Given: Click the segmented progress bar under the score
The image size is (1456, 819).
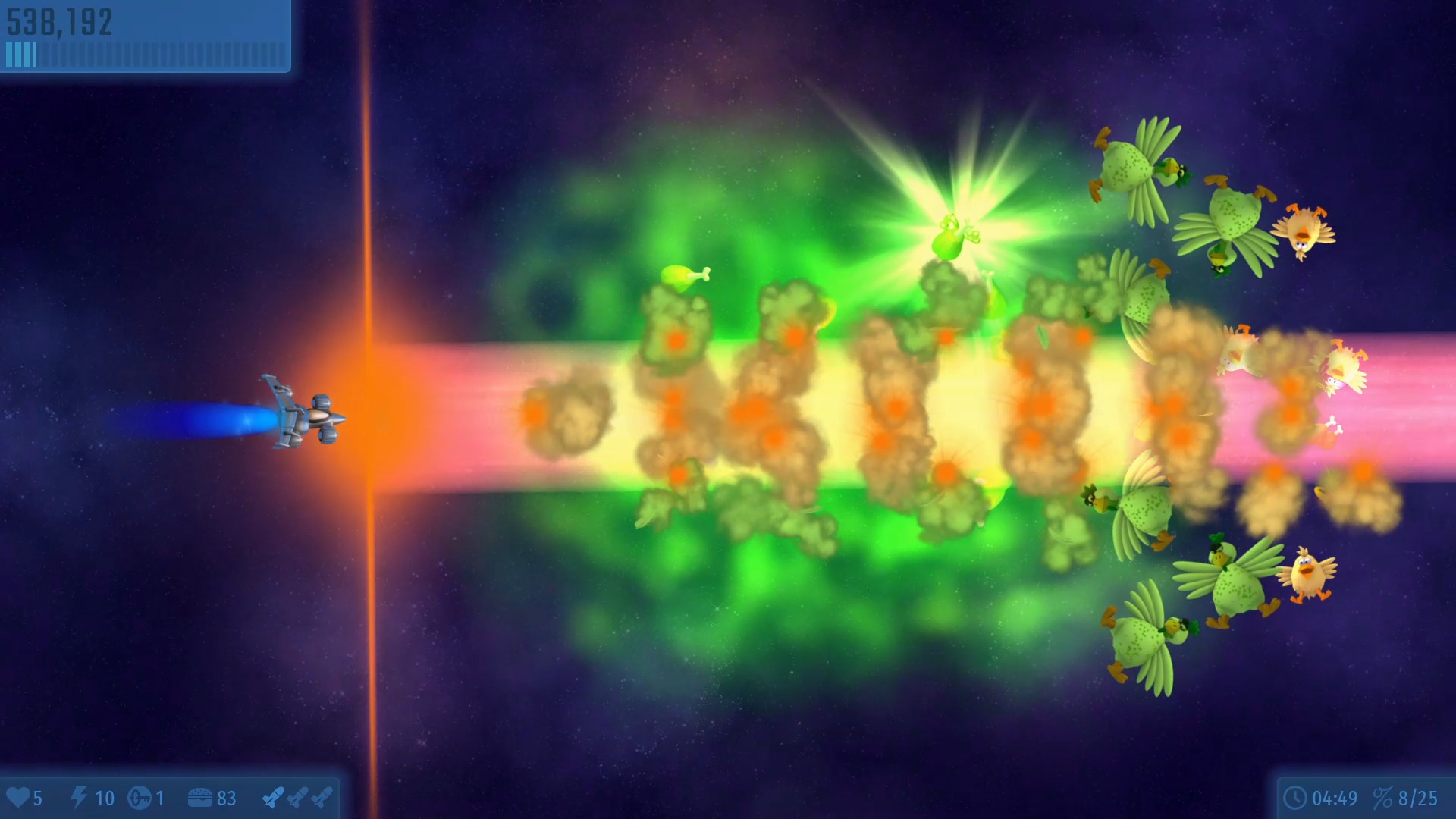Looking at the screenshot, I should 144,54.
